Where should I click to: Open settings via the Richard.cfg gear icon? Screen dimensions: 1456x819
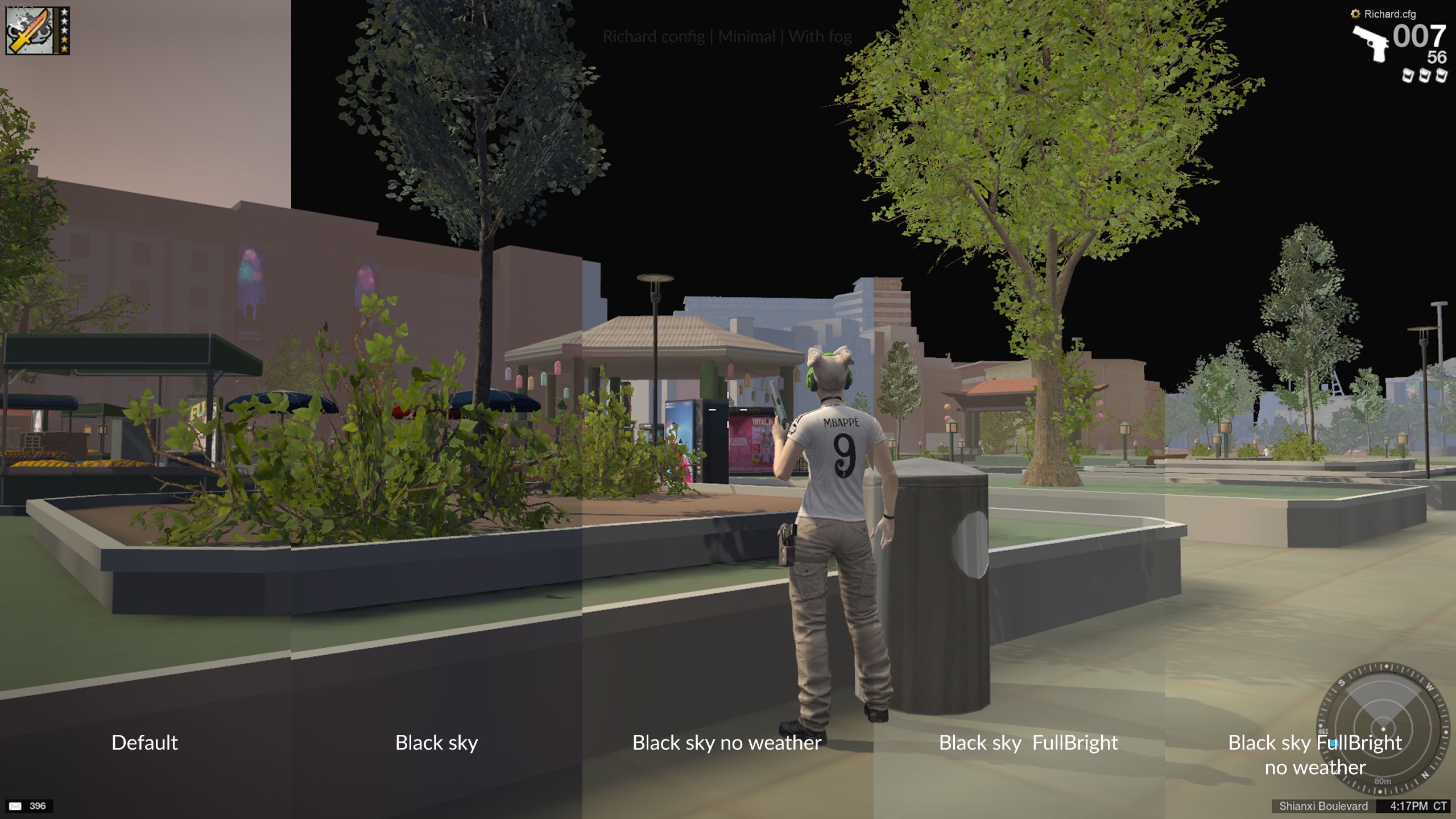pos(1355,14)
